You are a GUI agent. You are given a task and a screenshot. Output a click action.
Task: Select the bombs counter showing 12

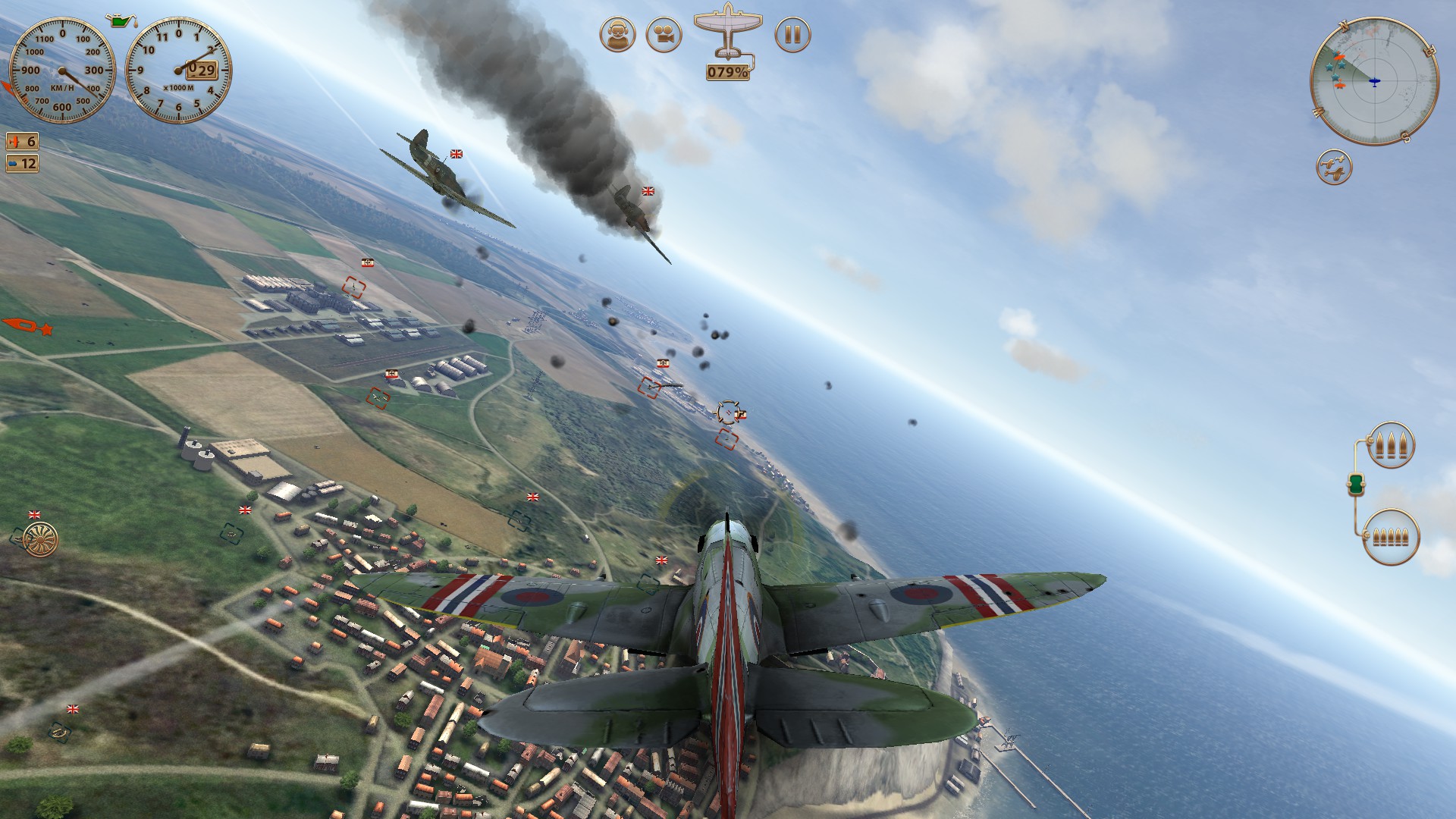(x=22, y=163)
